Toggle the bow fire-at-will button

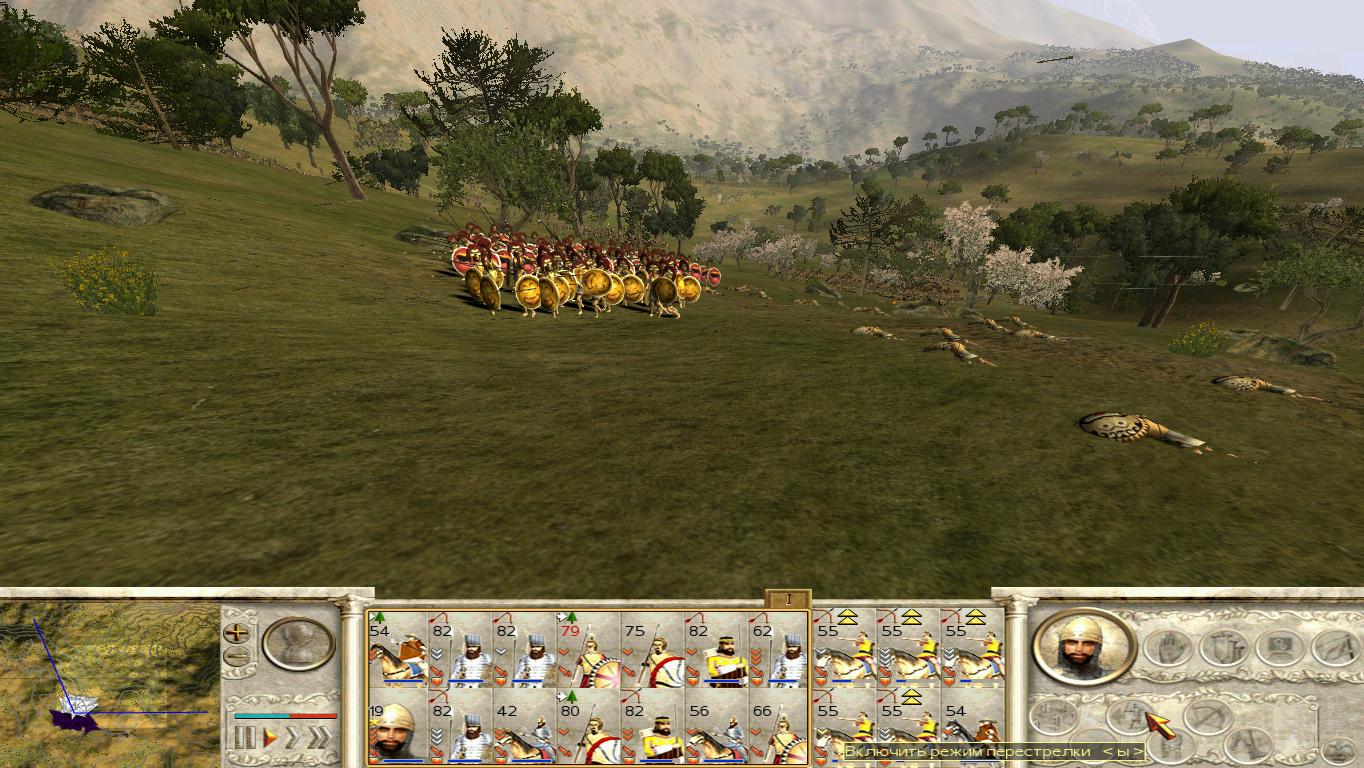pyautogui.click(x=1207, y=717)
